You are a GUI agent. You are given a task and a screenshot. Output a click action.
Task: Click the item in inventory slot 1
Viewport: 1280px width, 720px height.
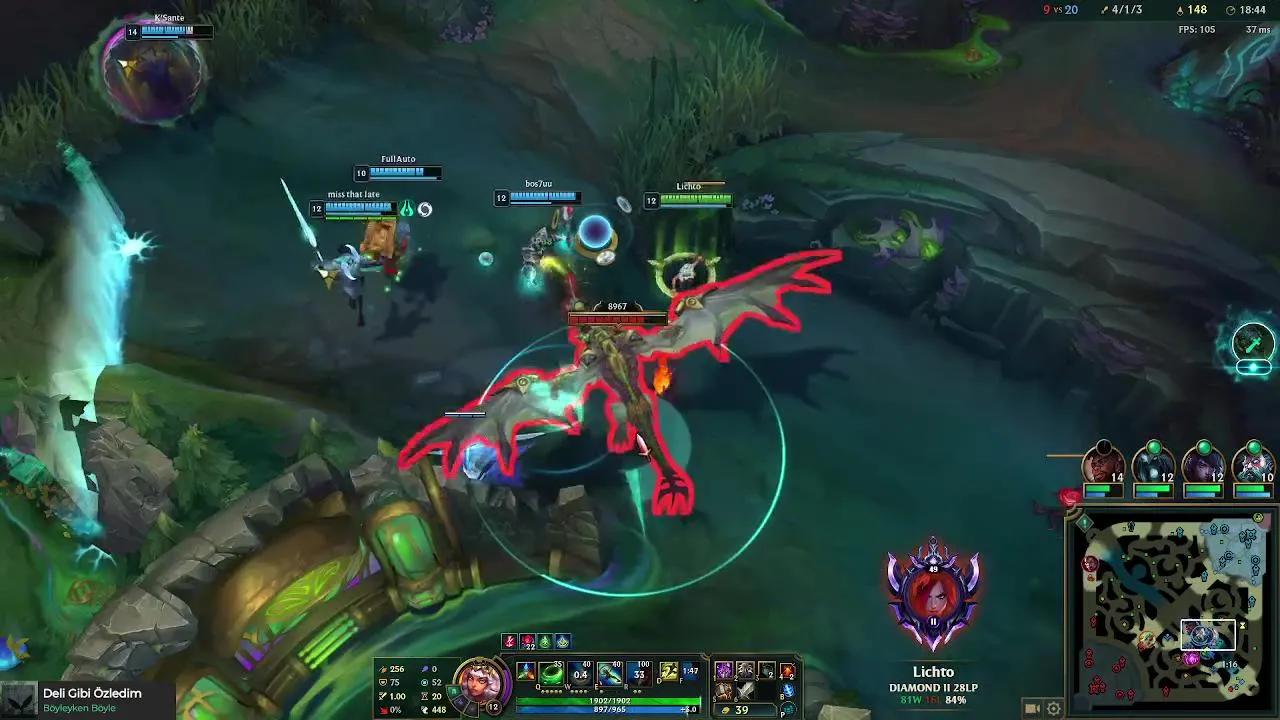722,670
